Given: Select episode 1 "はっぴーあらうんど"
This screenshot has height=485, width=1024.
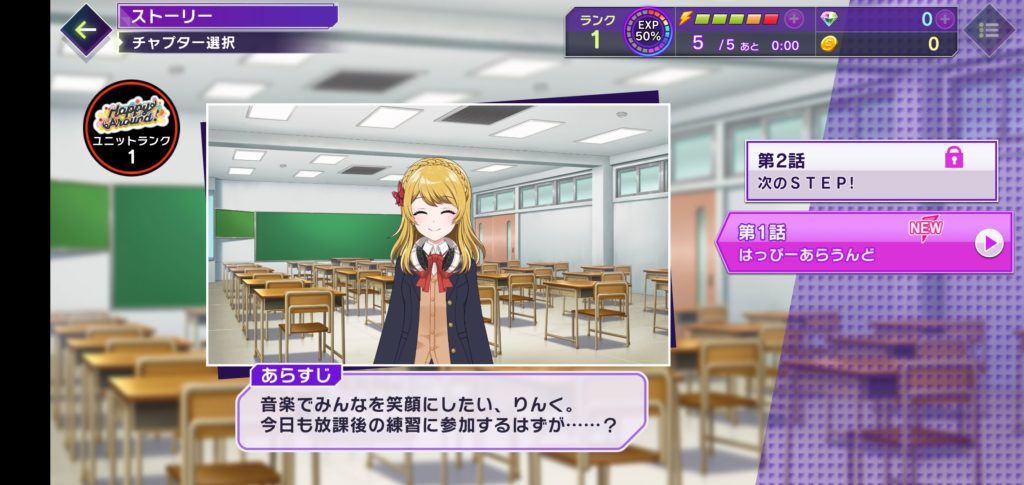Looking at the screenshot, I should click(850, 243).
